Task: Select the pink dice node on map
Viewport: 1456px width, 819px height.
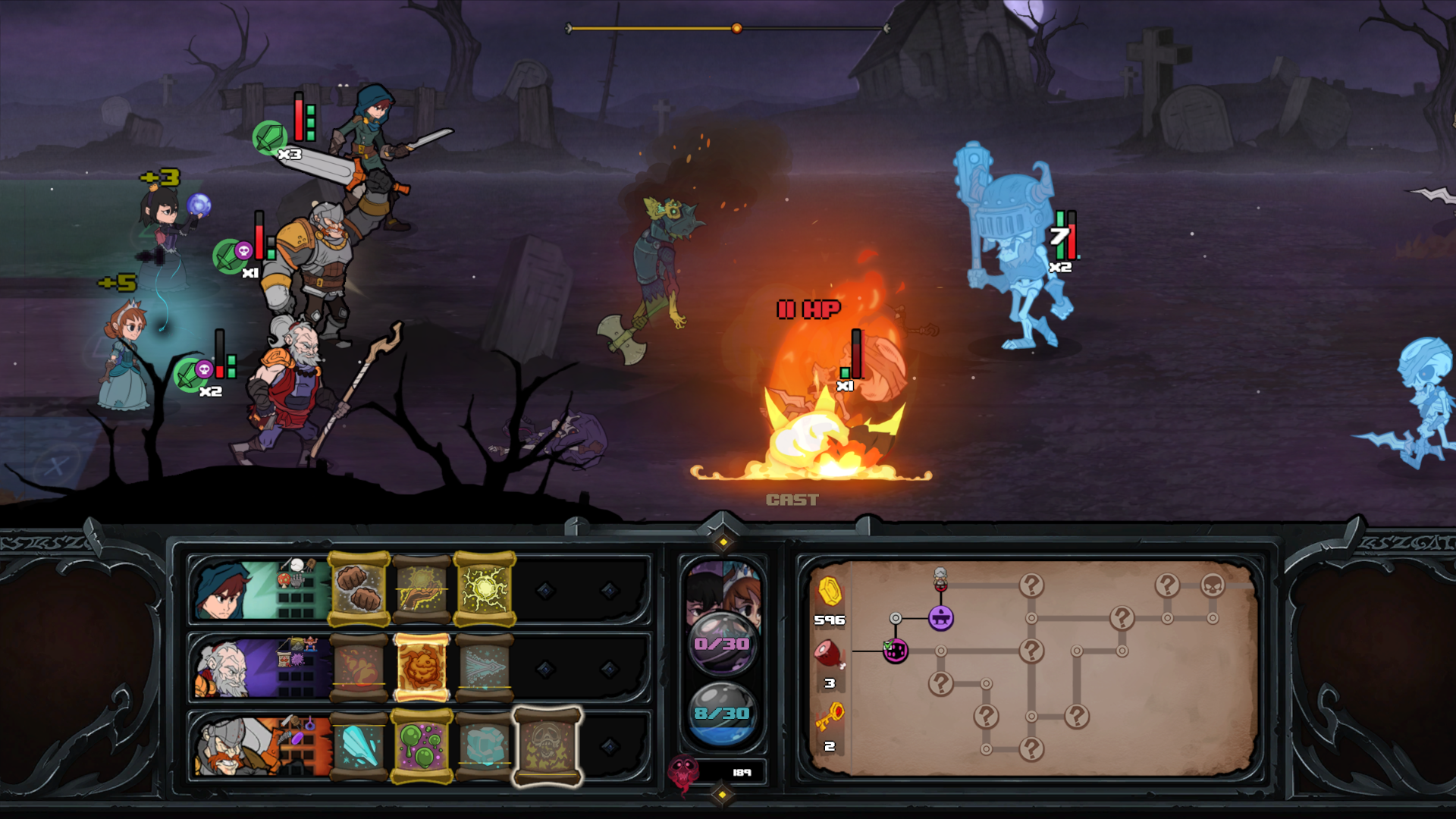Action: click(x=896, y=651)
